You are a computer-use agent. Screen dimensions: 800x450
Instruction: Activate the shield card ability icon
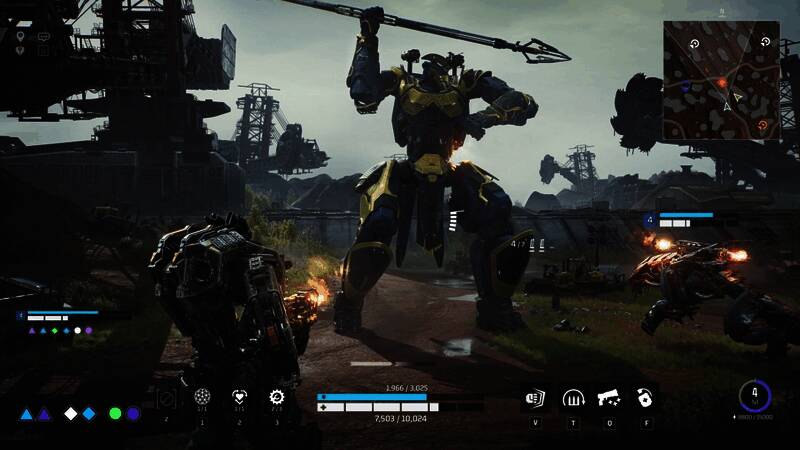click(x=535, y=398)
